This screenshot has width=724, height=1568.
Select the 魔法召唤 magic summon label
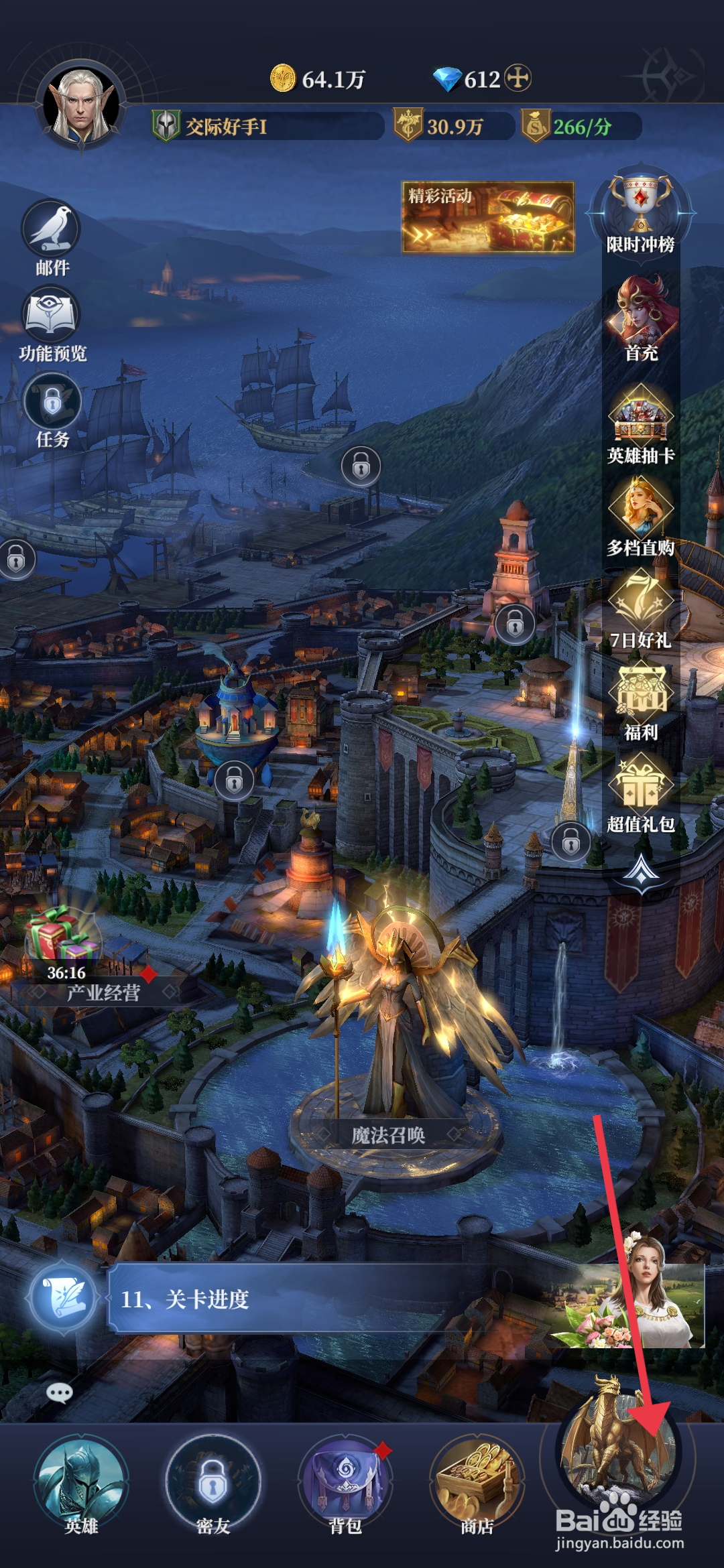click(x=389, y=1135)
